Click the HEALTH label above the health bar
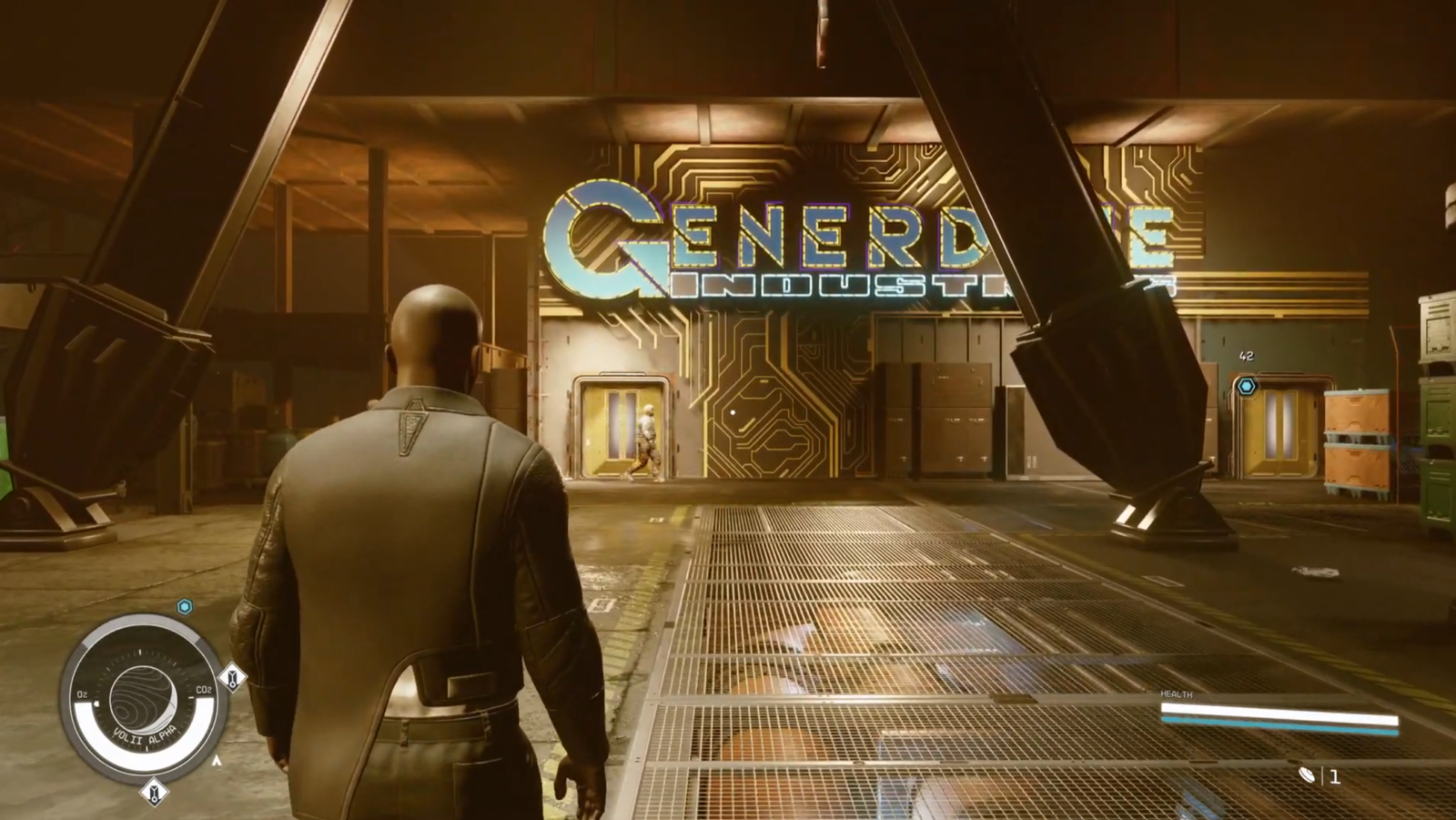The image size is (1456, 820). [x=1176, y=693]
